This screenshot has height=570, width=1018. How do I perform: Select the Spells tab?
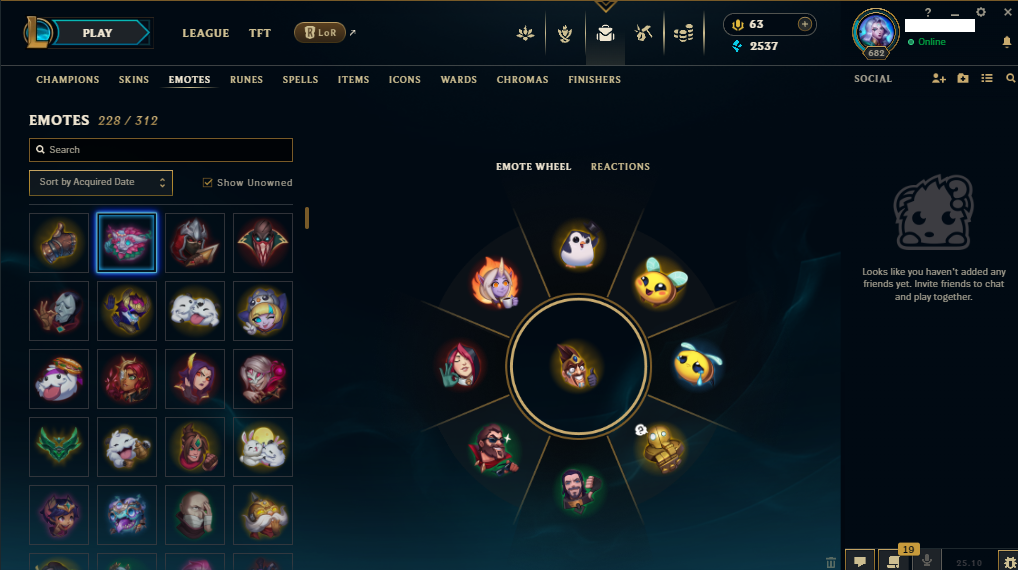(x=300, y=79)
